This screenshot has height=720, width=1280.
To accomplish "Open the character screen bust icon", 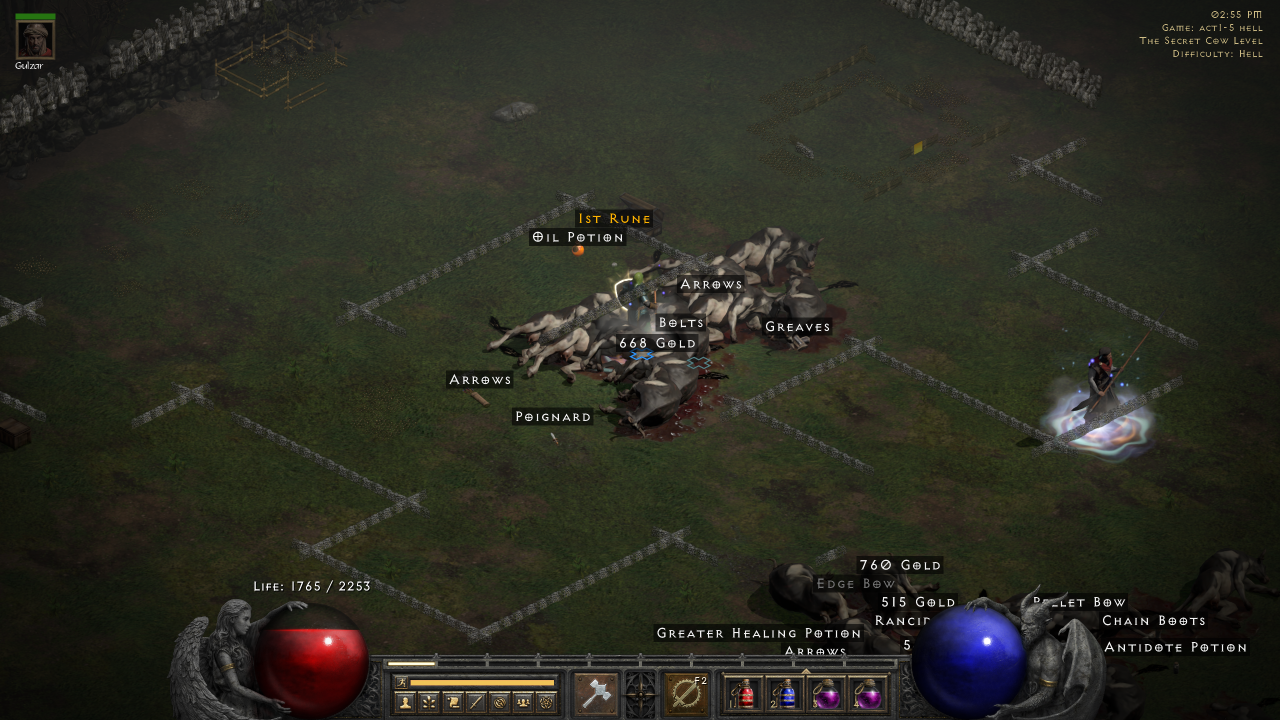I will [x=404, y=702].
